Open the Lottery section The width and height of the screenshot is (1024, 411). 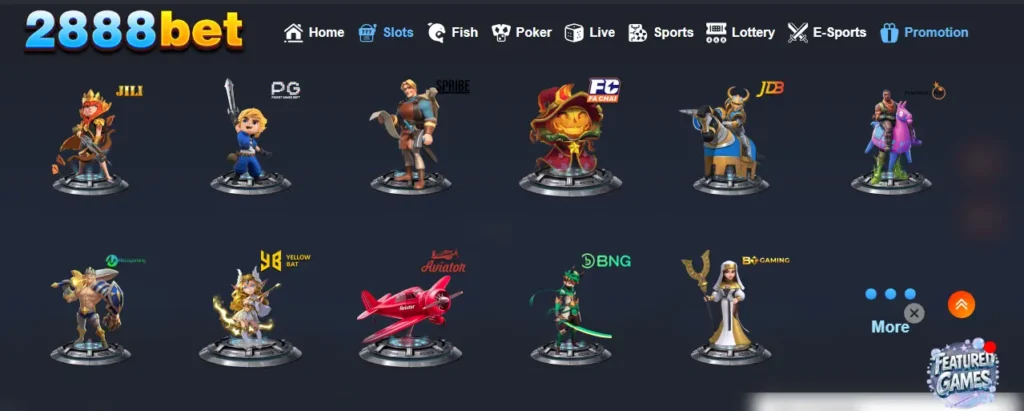pos(740,32)
